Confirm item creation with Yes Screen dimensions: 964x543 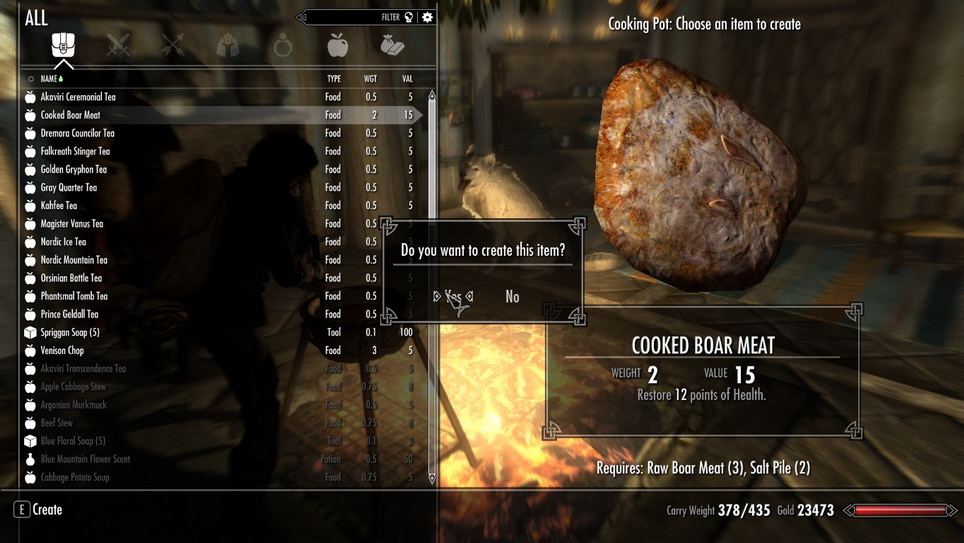click(x=453, y=296)
